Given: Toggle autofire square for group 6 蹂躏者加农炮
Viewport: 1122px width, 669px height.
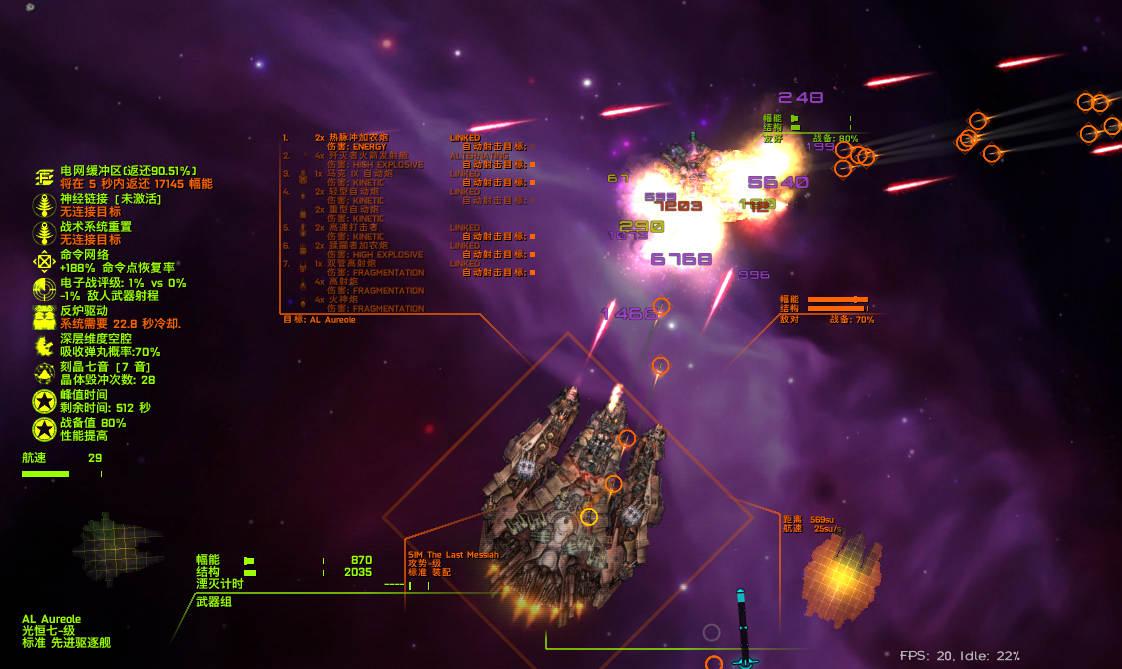Looking at the screenshot, I should pyautogui.click(x=532, y=254).
